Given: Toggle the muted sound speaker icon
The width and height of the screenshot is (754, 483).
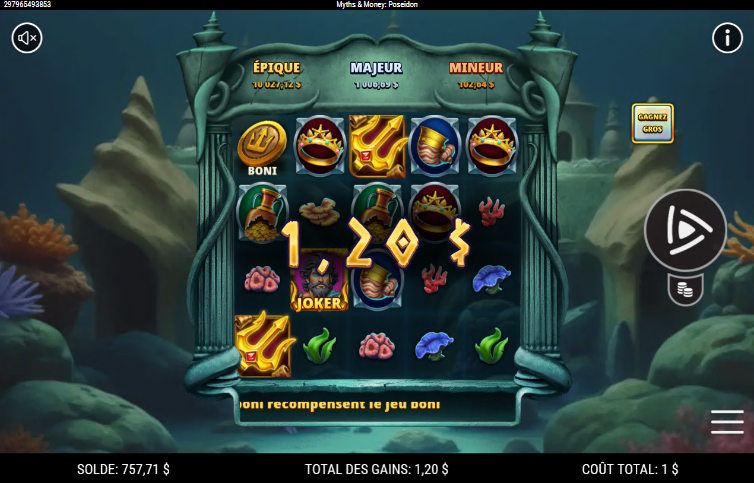Looking at the screenshot, I should coord(27,38).
